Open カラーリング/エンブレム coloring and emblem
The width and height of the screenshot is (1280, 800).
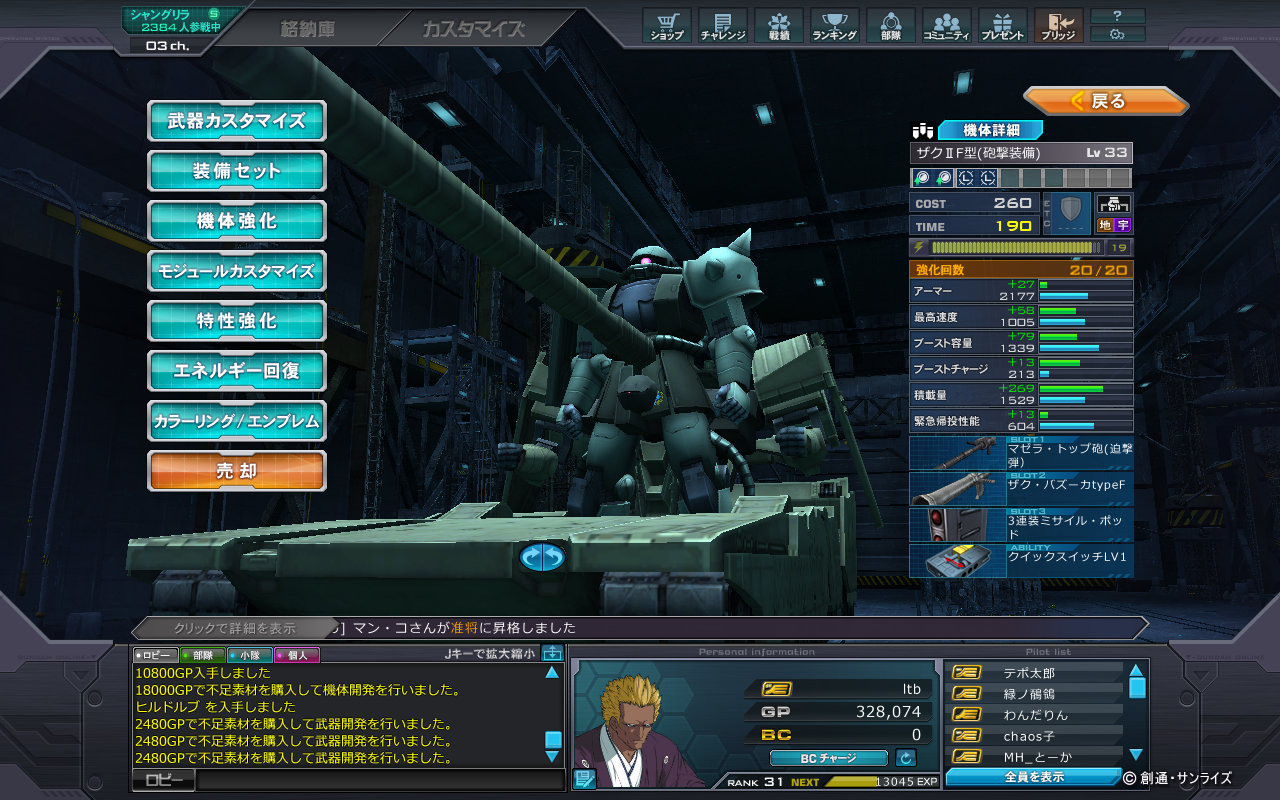237,421
